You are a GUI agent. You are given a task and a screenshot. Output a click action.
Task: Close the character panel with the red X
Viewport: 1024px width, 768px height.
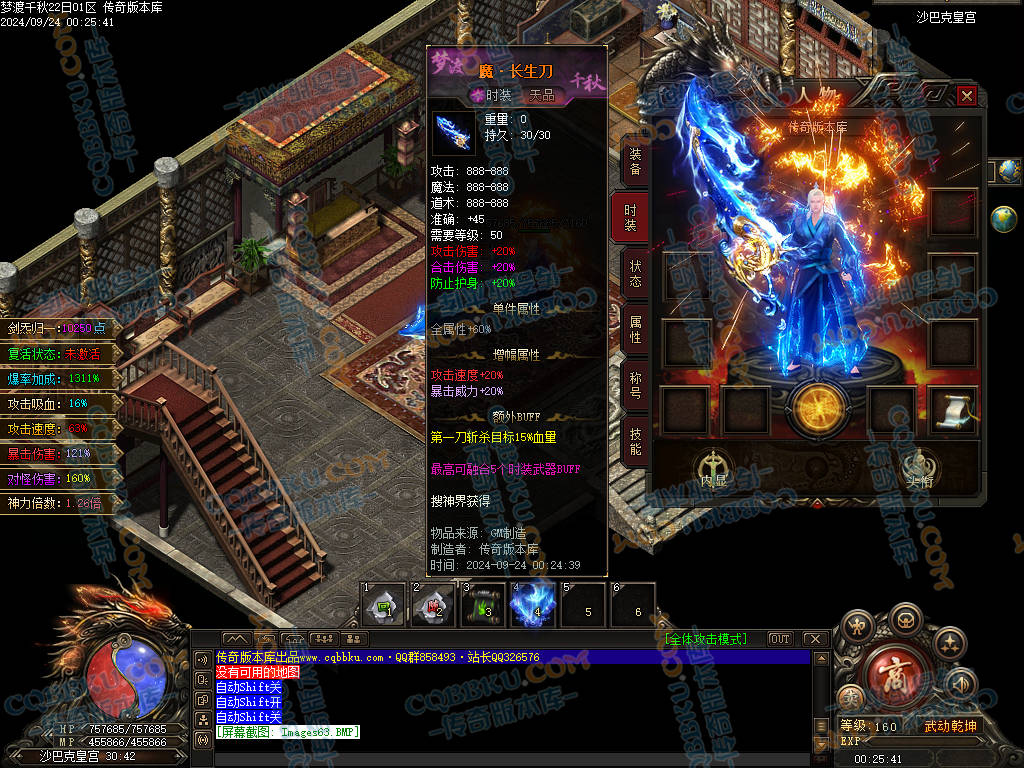pyautogui.click(x=966, y=96)
